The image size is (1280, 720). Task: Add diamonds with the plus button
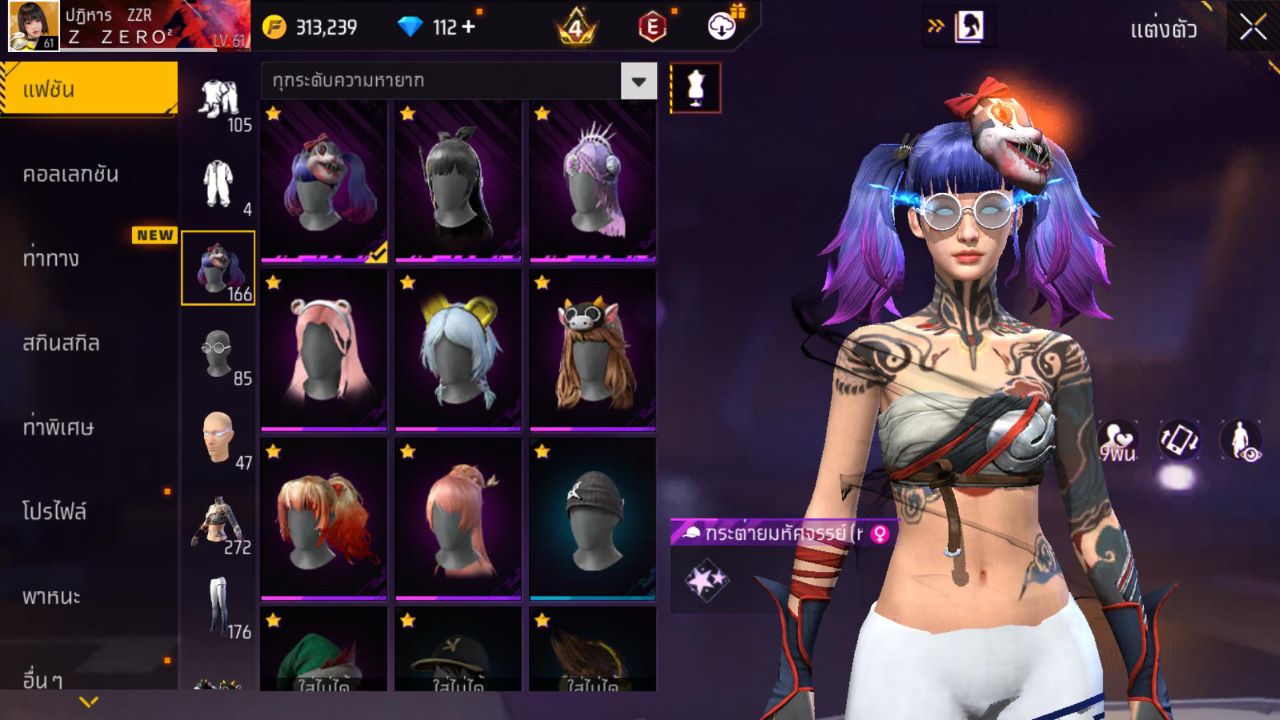pyautogui.click(x=467, y=27)
